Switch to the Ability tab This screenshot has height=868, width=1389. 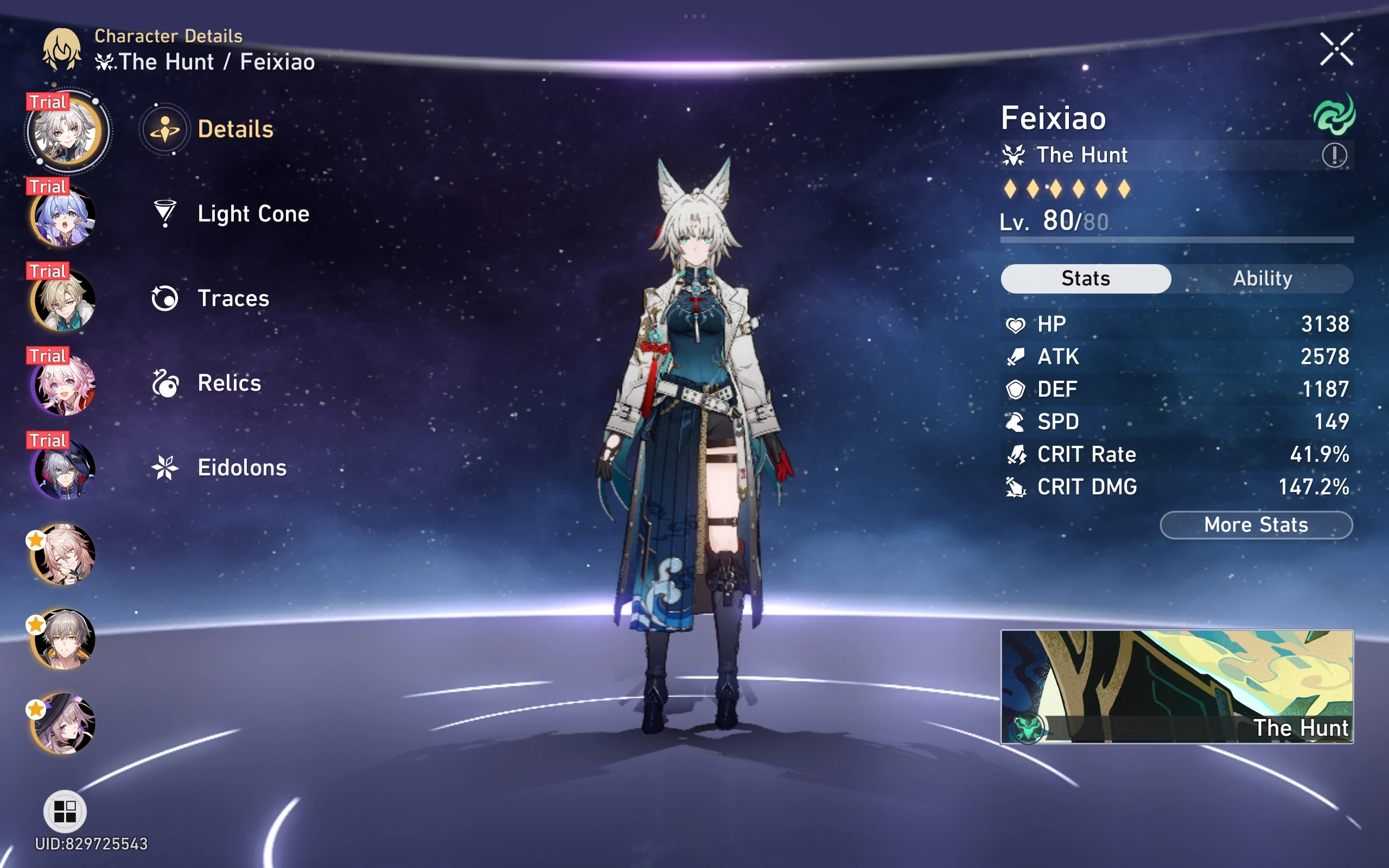(1263, 278)
